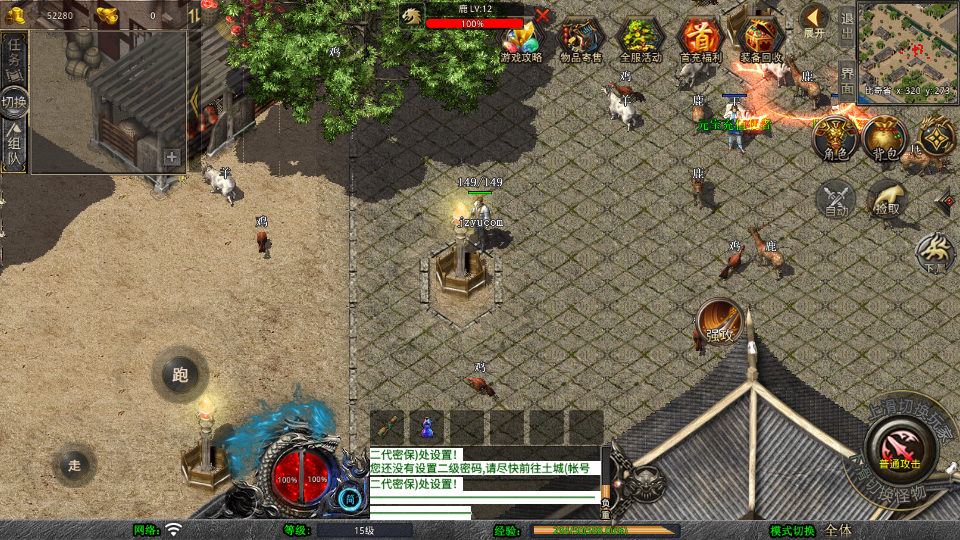Open the 物品寄售 consignment shop

[x=581, y=40]
